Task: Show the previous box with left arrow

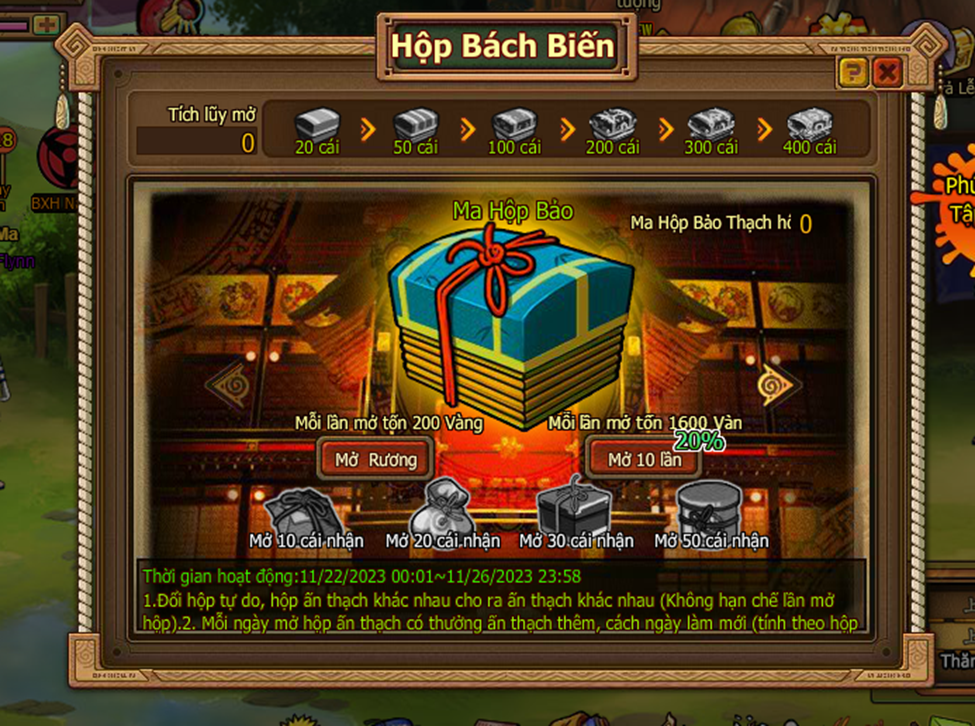Action: tap(224, 383)
